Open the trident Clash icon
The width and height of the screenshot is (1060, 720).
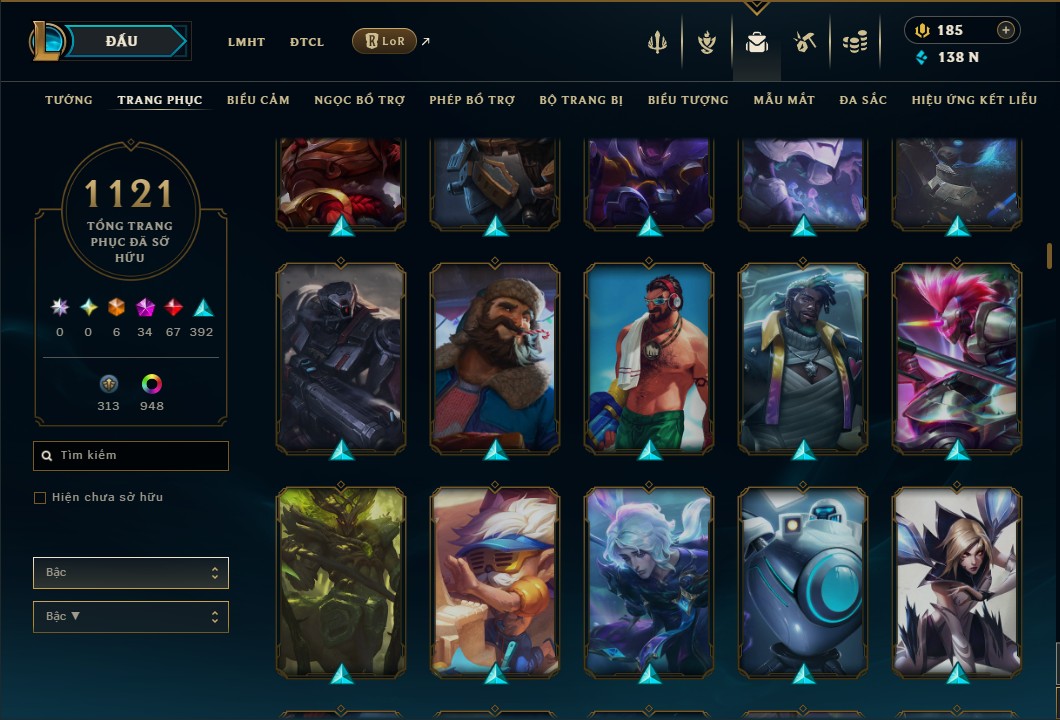tap(658, 42)
